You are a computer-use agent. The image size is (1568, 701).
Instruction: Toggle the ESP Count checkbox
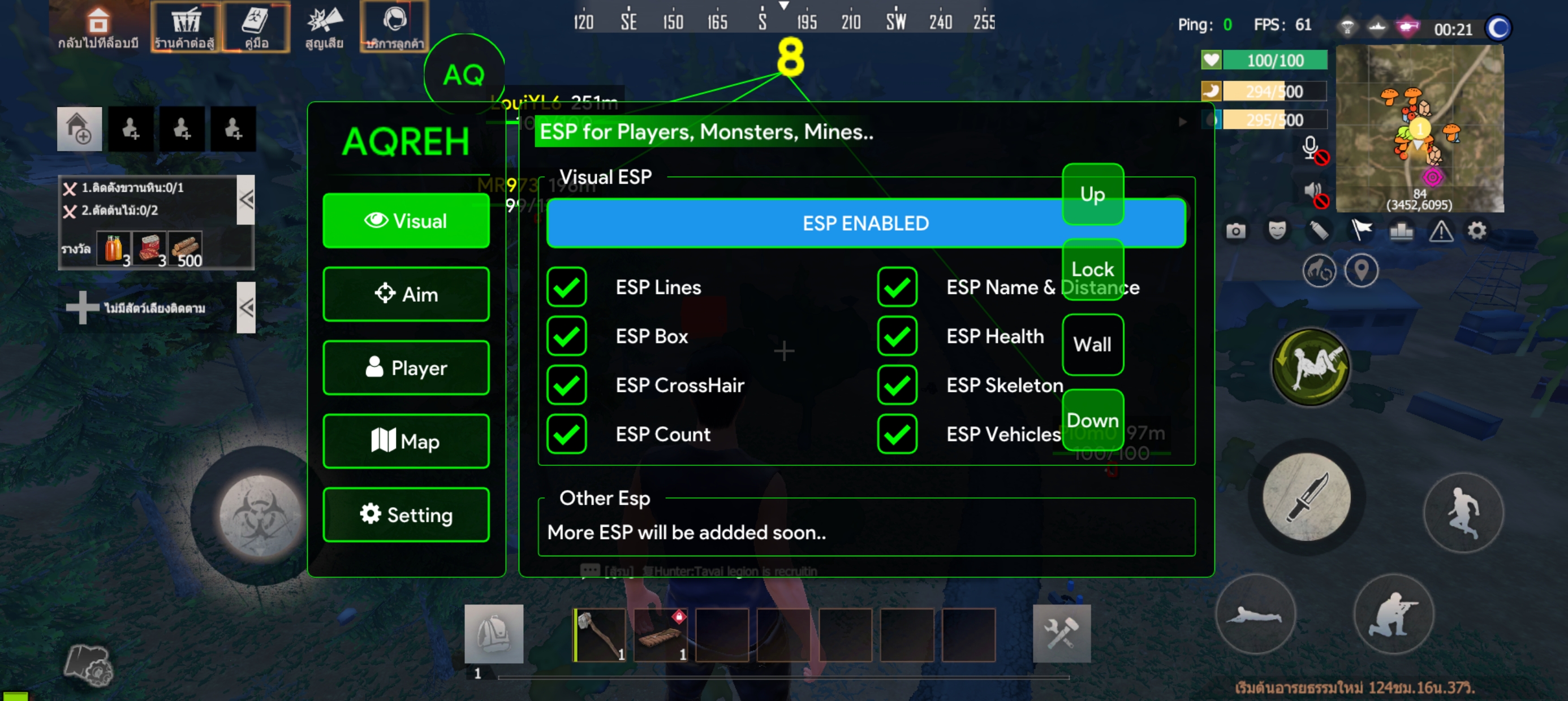coord(567,435)
